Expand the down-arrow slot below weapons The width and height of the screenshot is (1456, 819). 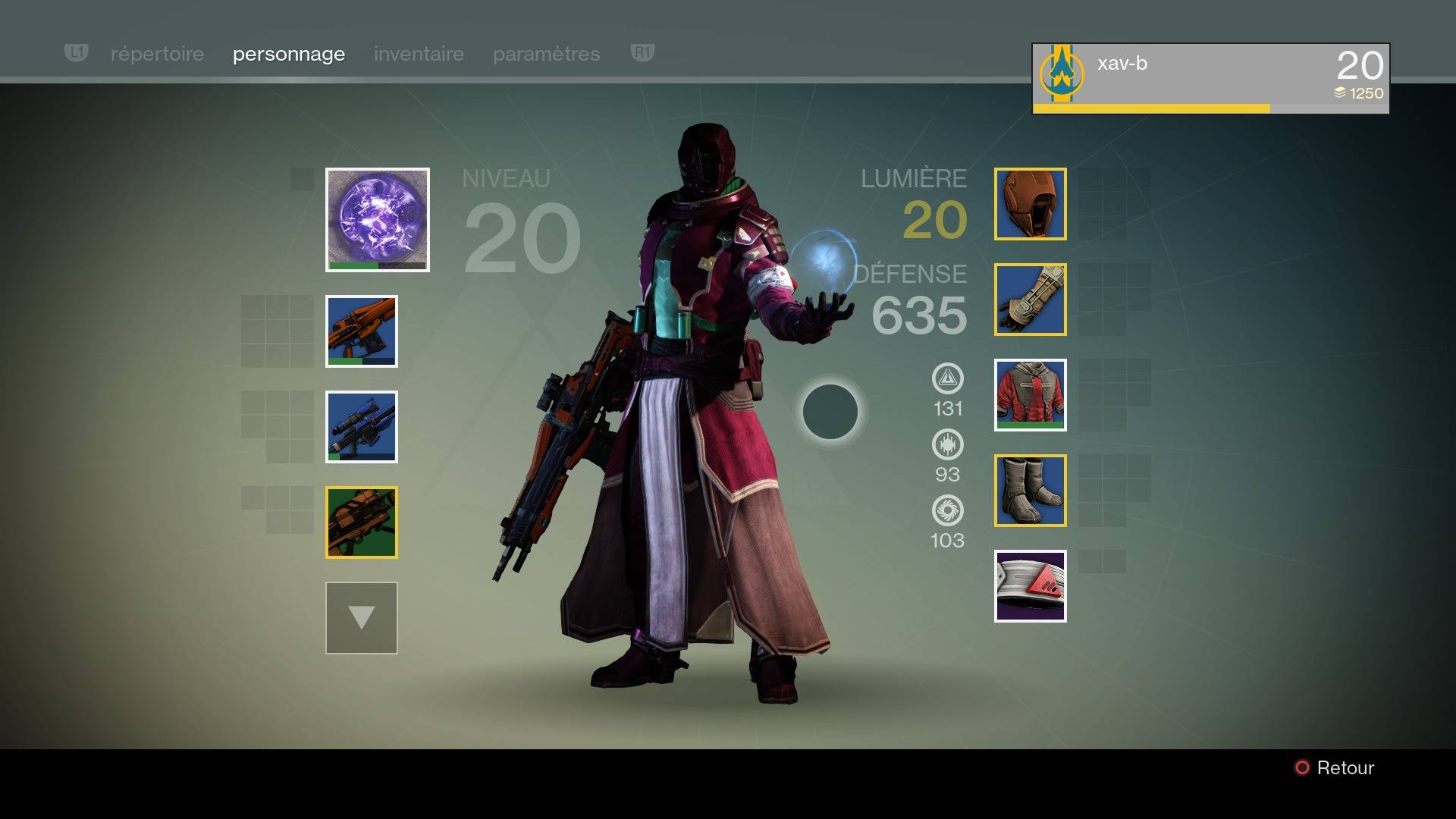point(362,618)
